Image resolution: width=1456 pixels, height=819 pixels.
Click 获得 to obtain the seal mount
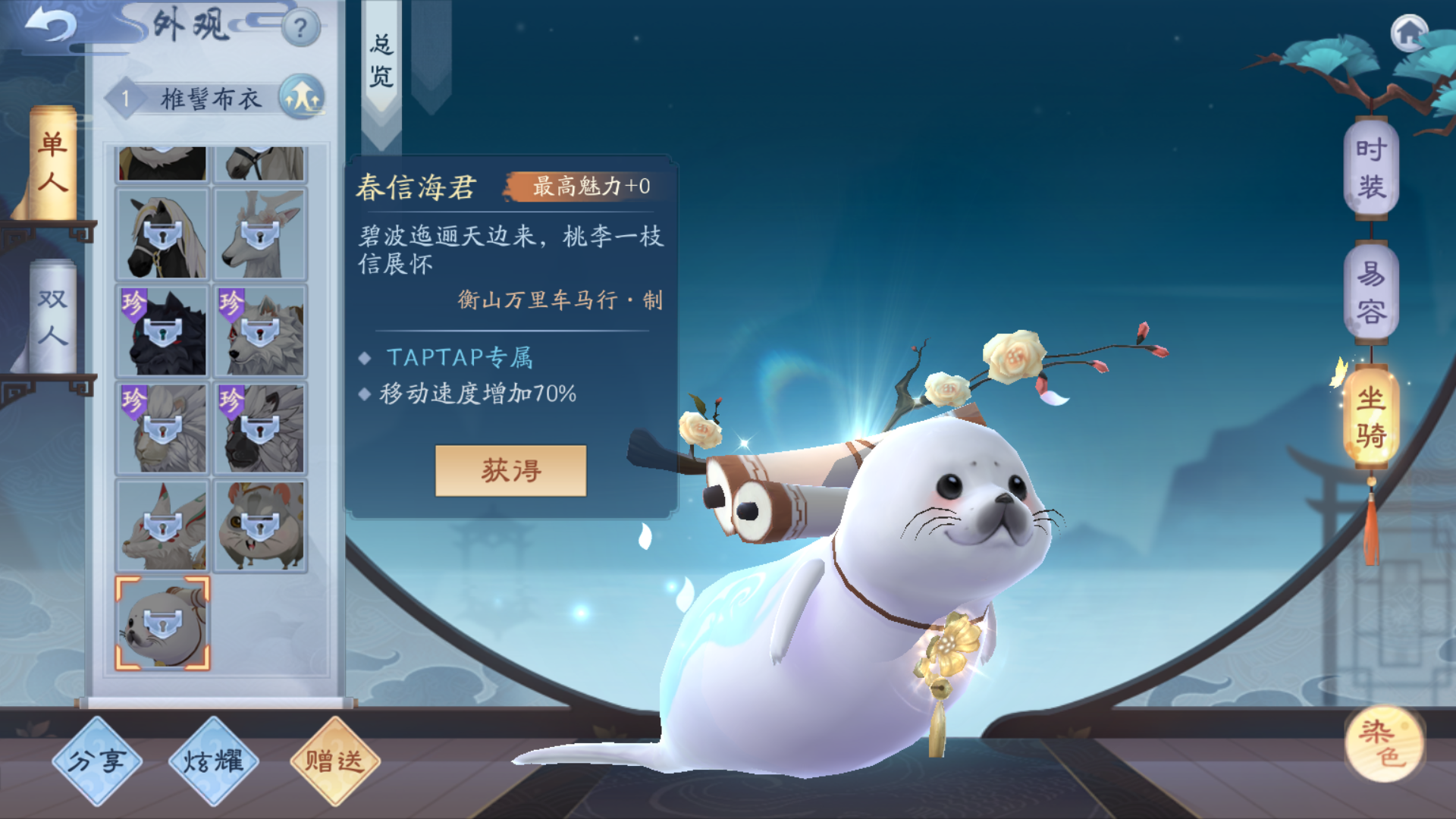[510, 470]
